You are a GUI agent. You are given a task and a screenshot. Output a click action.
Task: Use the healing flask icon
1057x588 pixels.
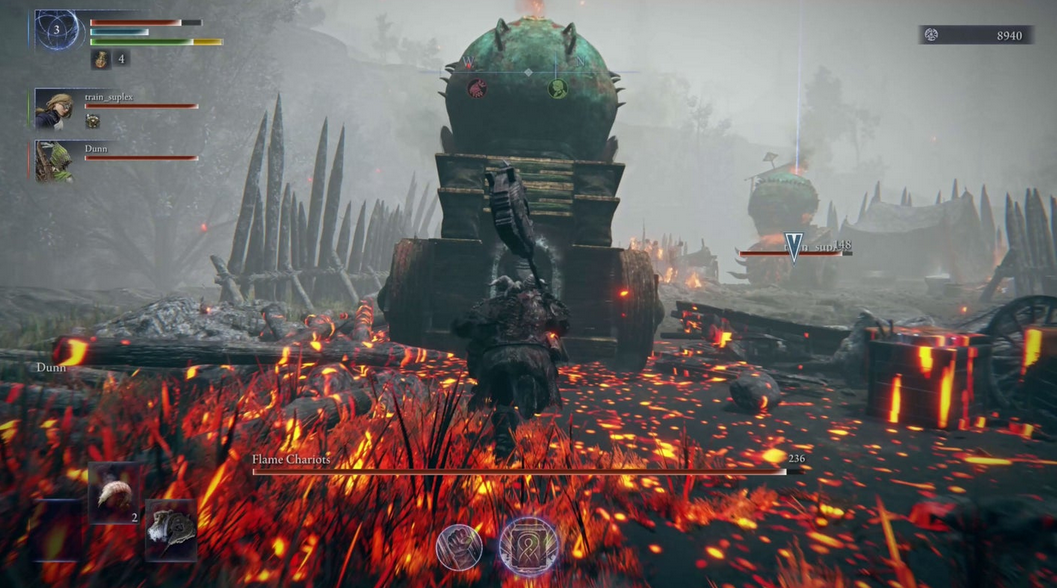[102, 60]
